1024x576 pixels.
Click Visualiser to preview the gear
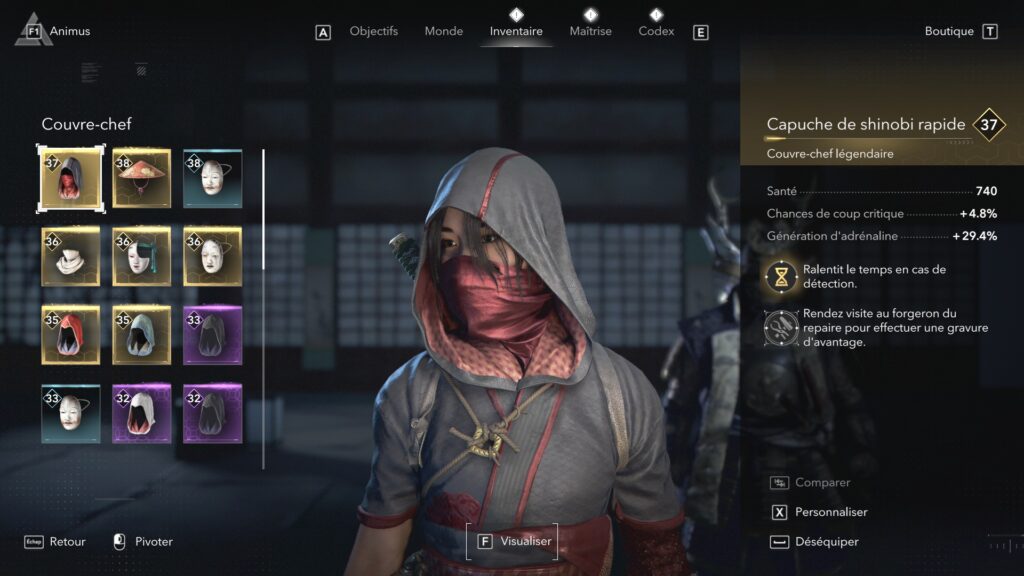(x=514, y=541)
